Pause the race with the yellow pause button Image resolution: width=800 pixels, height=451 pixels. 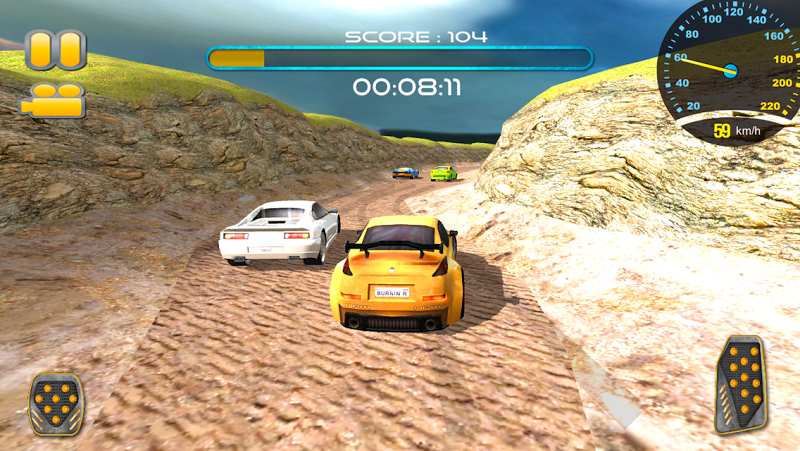(55, 49)
